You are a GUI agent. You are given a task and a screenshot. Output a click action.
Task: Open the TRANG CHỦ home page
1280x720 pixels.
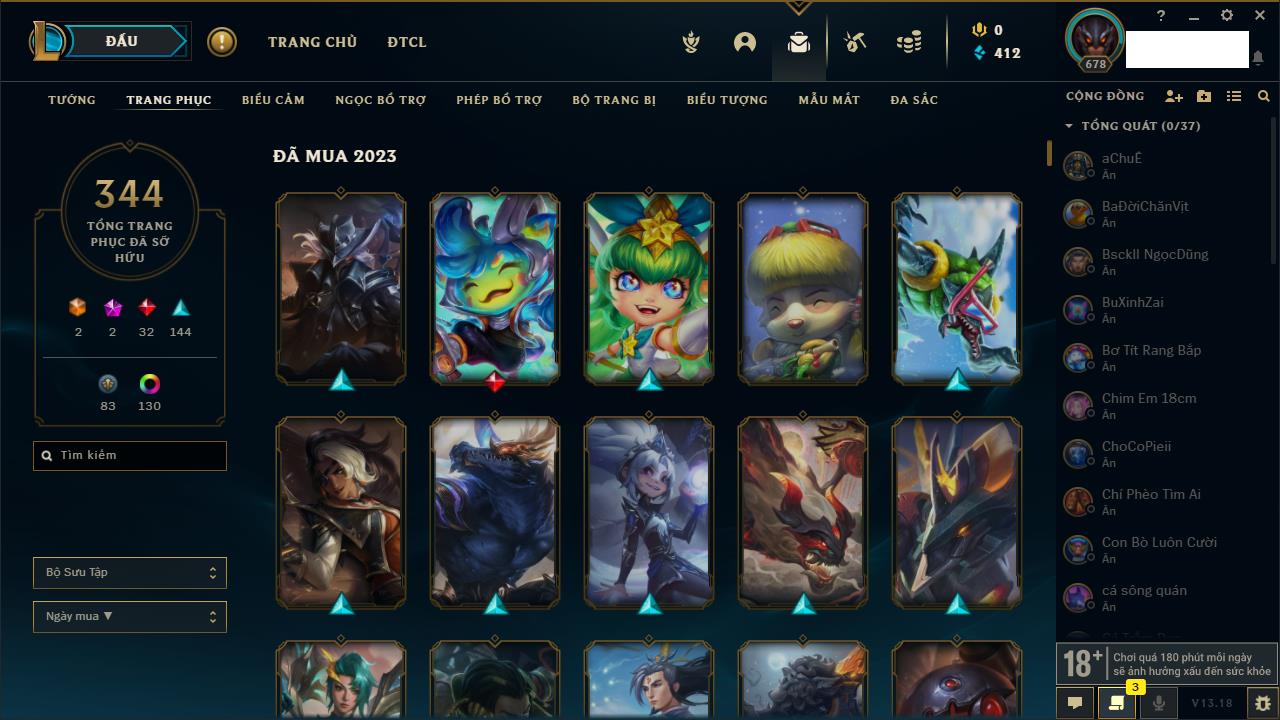pos(312,42)
